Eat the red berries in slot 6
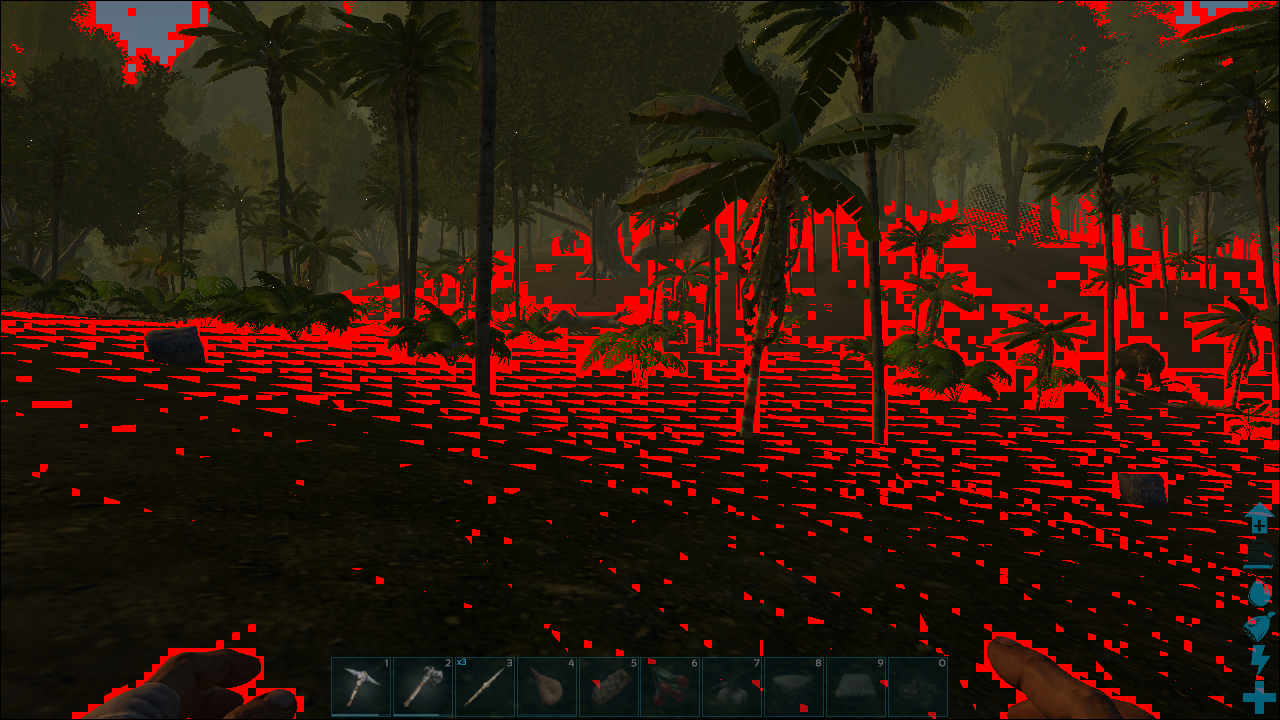The height and width of the screenshot is (720, 1280). [671, 686]
